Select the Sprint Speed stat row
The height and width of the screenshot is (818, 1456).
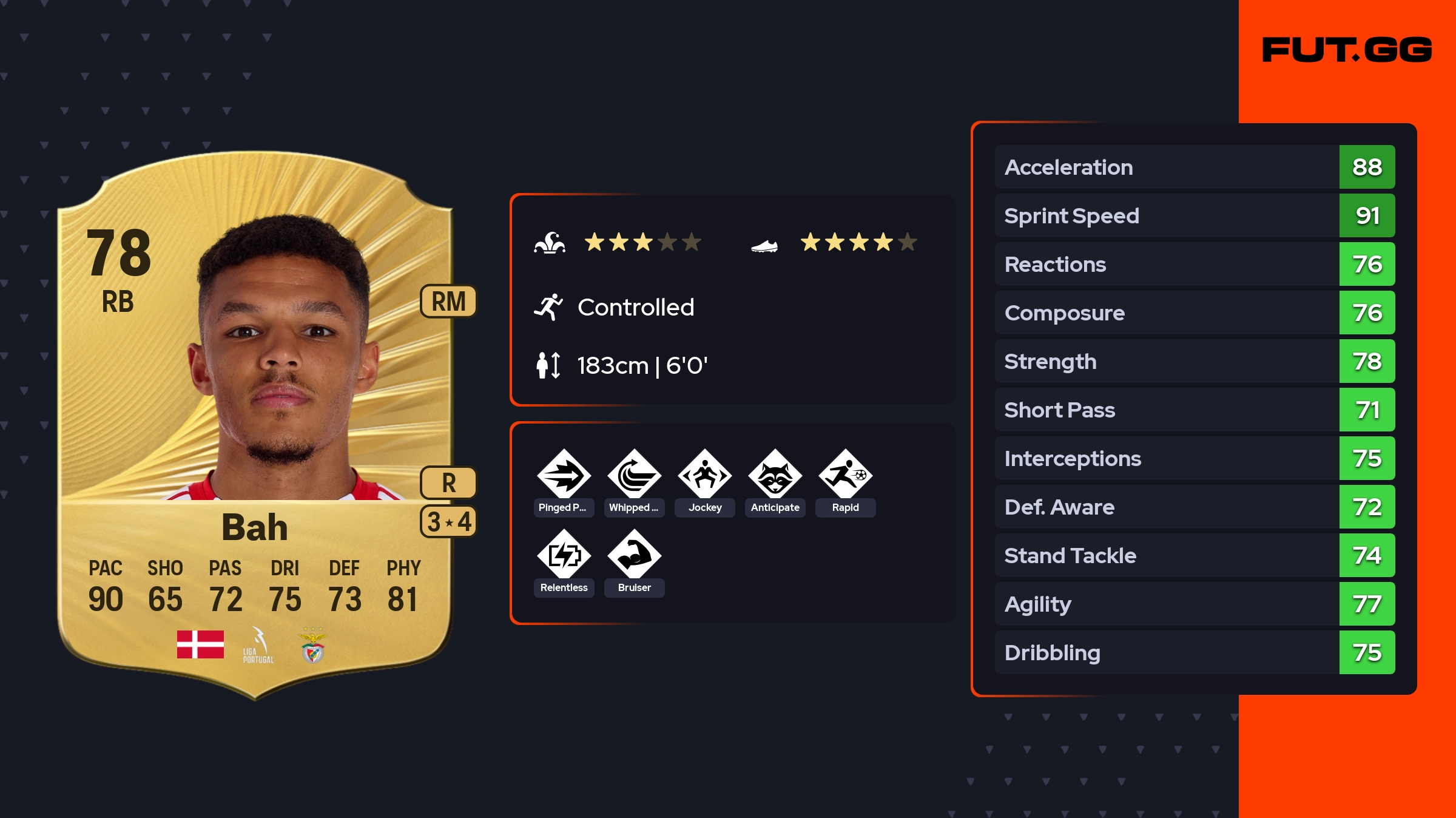pos(1195,215)
